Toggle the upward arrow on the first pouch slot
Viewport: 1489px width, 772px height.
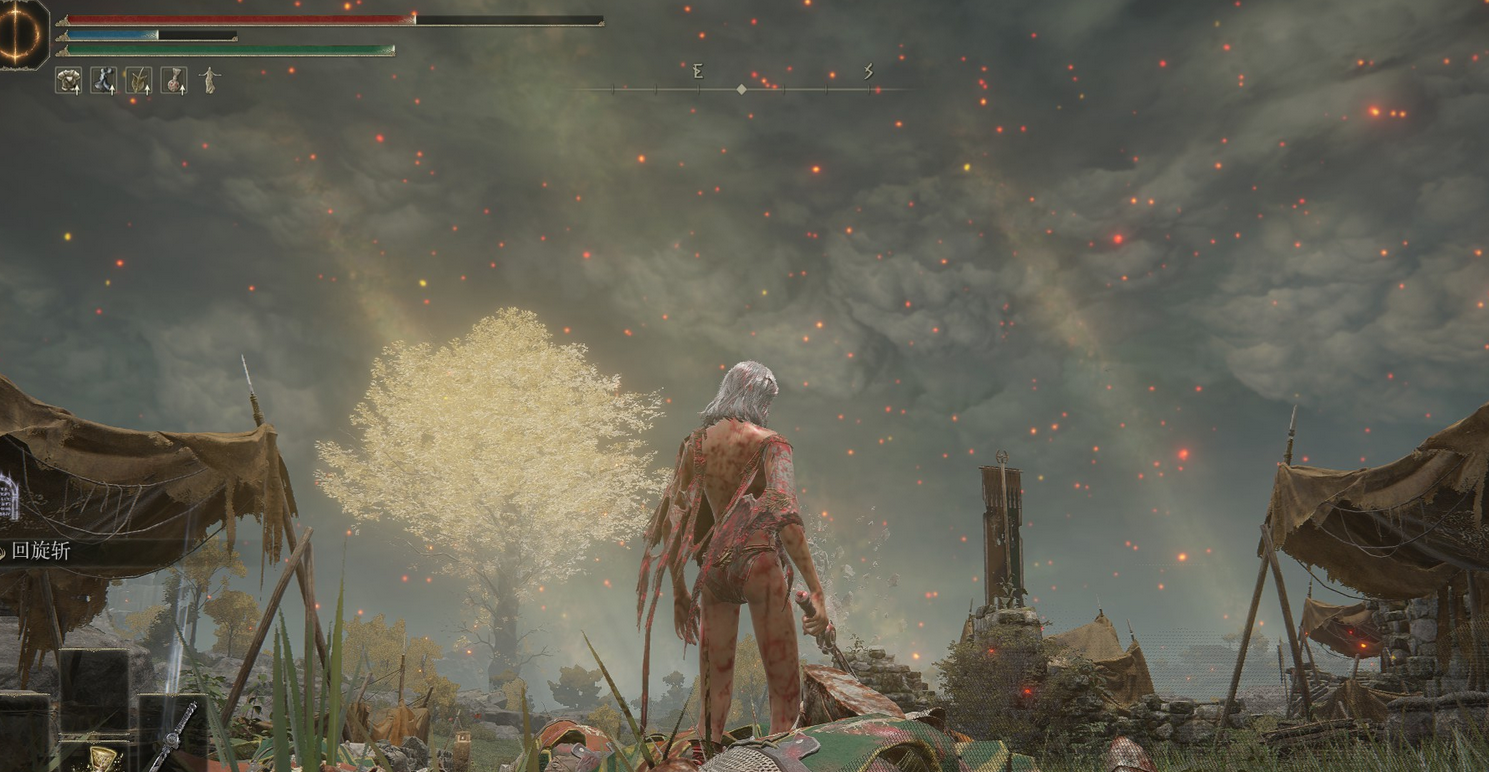(77, 91)
